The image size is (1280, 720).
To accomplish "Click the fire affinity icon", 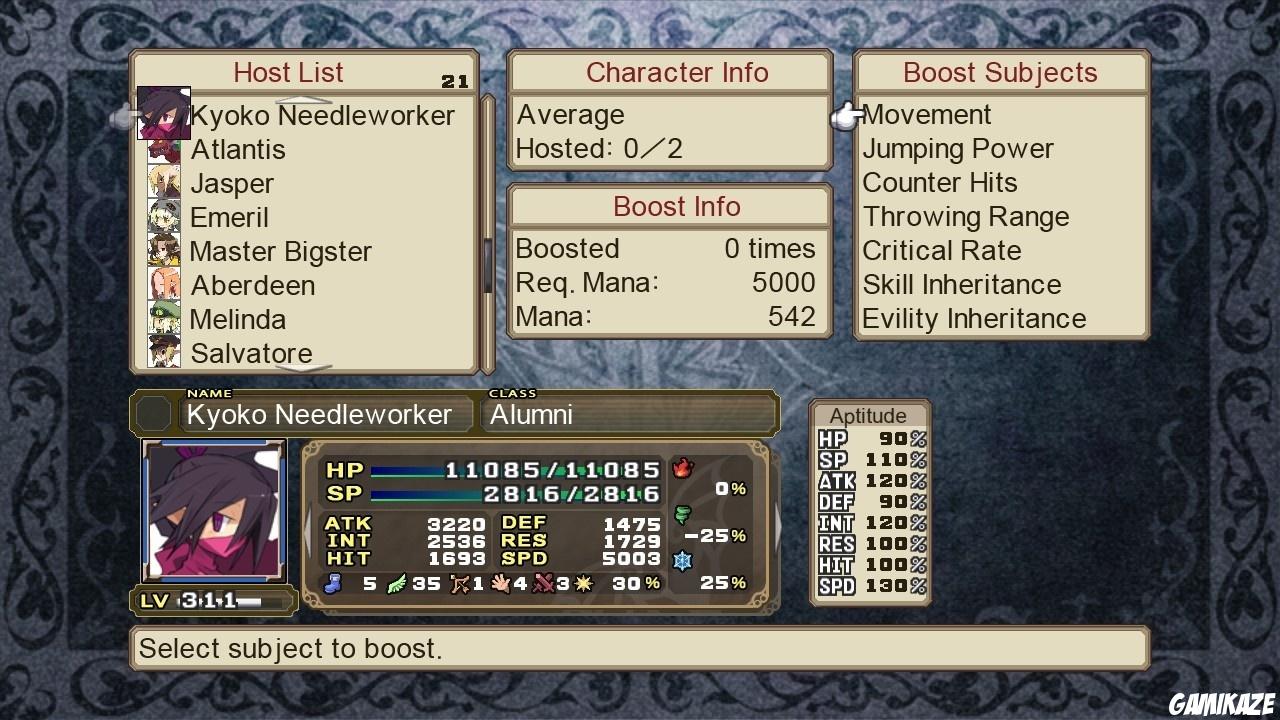I will pyautogui.click(x=683, y=467).
